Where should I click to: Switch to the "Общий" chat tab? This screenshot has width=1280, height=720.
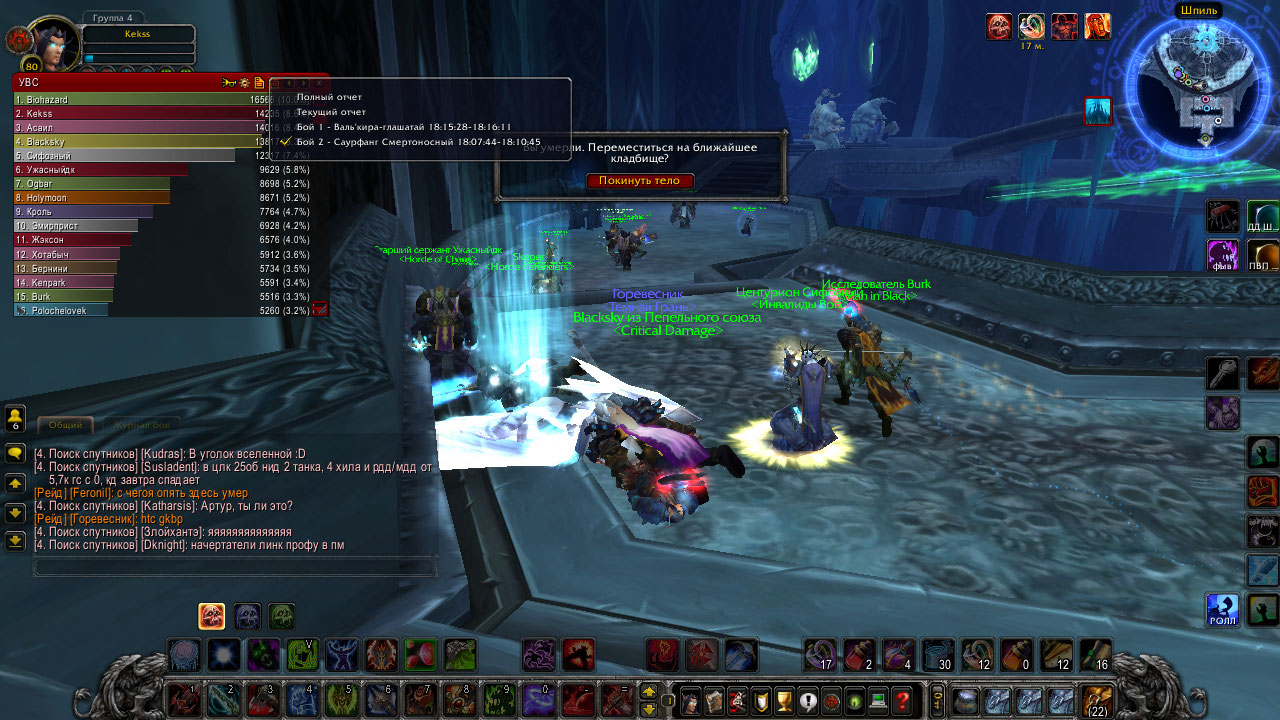tap(66, 425)
